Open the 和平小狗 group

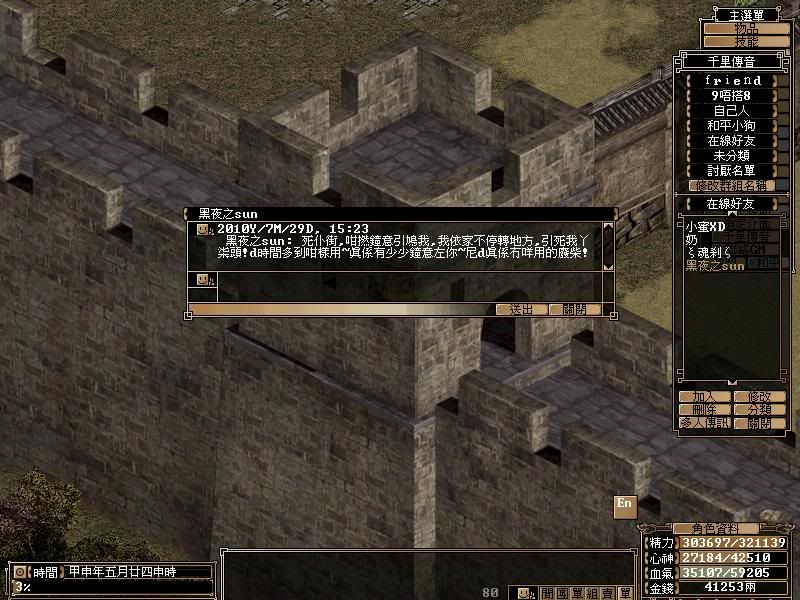pos(733,126)
